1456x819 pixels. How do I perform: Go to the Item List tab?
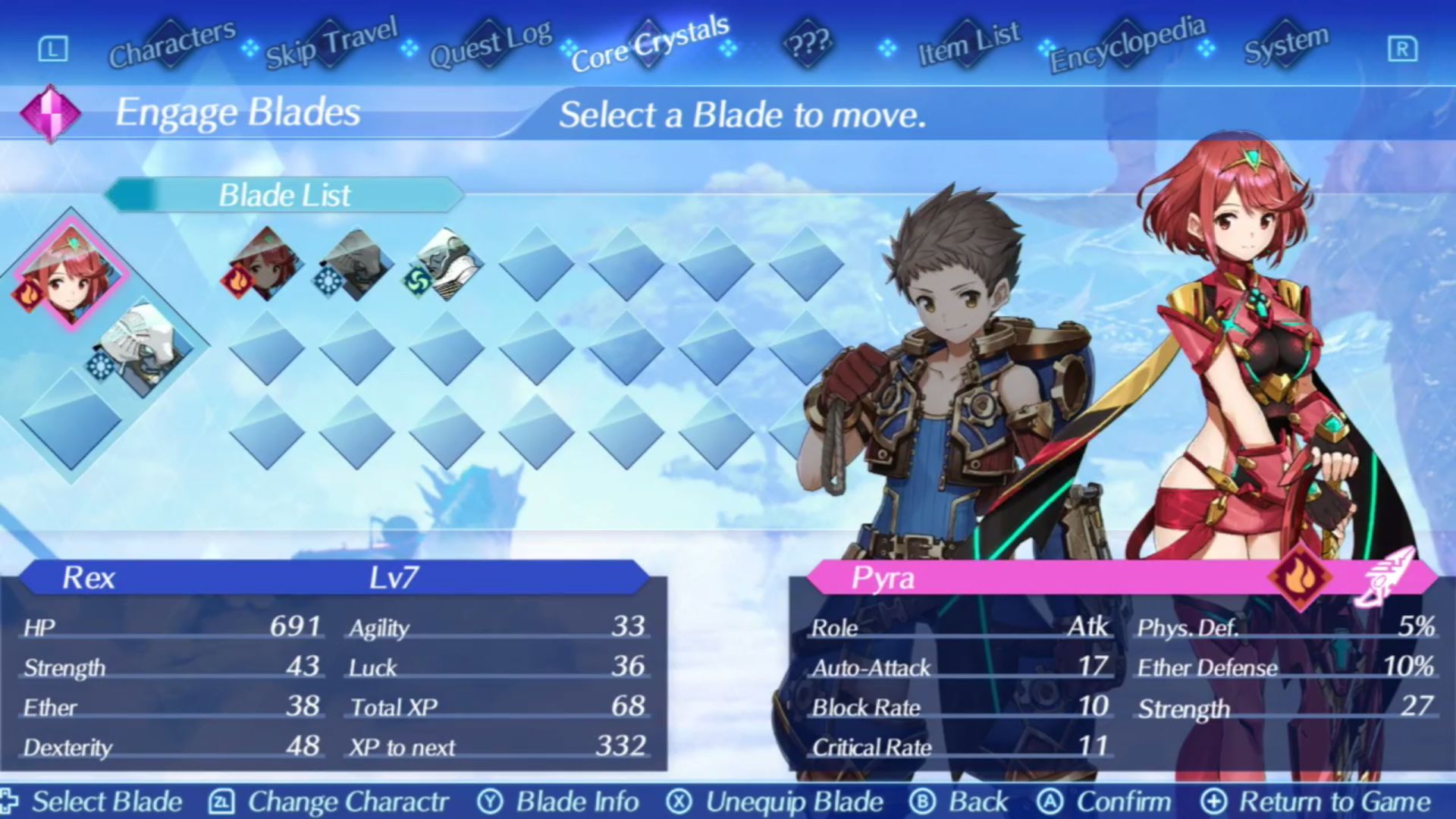coord(968,44)
